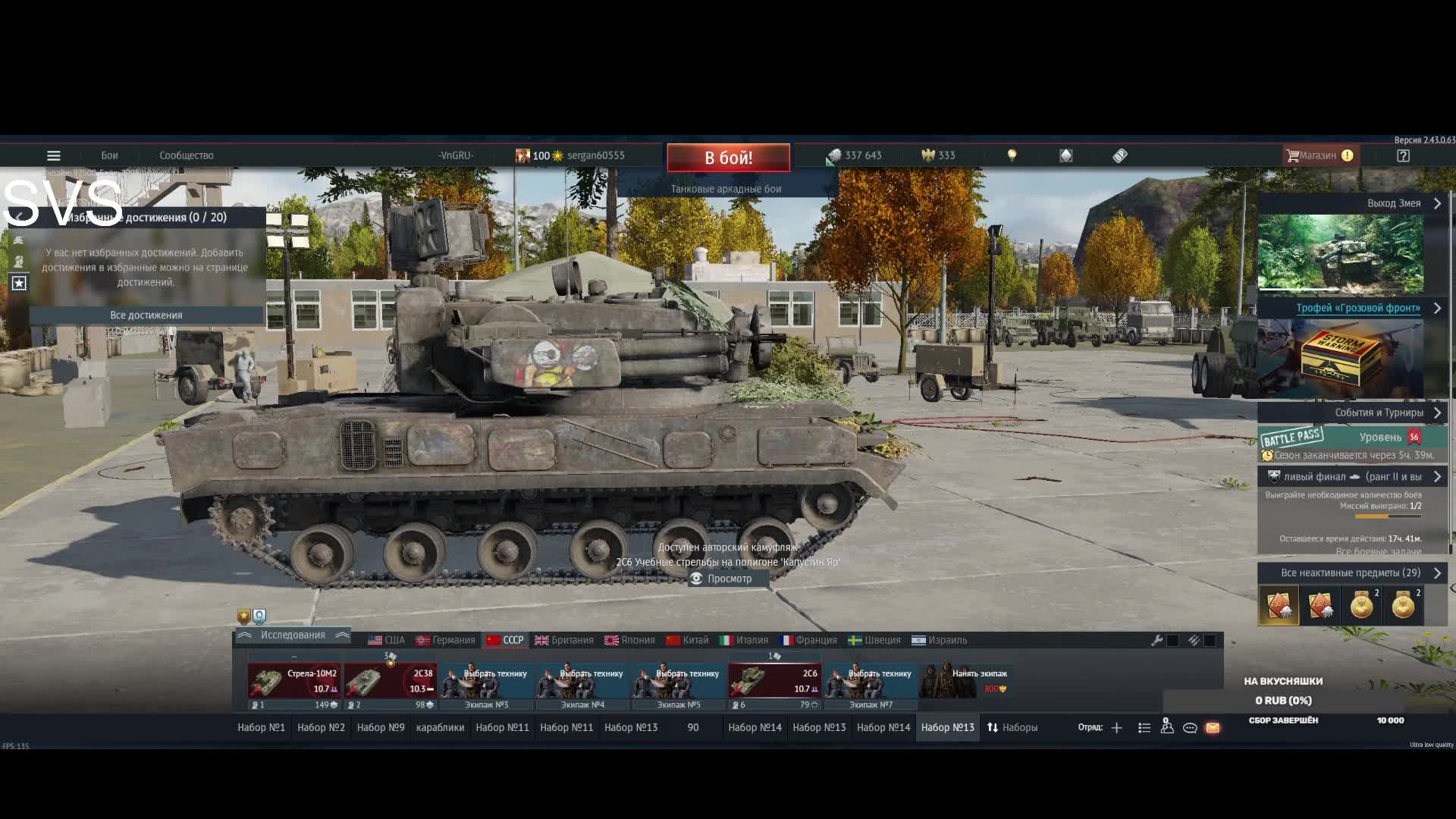Open the help question mark icon
1456x819 pixels.
[1403, 155]
